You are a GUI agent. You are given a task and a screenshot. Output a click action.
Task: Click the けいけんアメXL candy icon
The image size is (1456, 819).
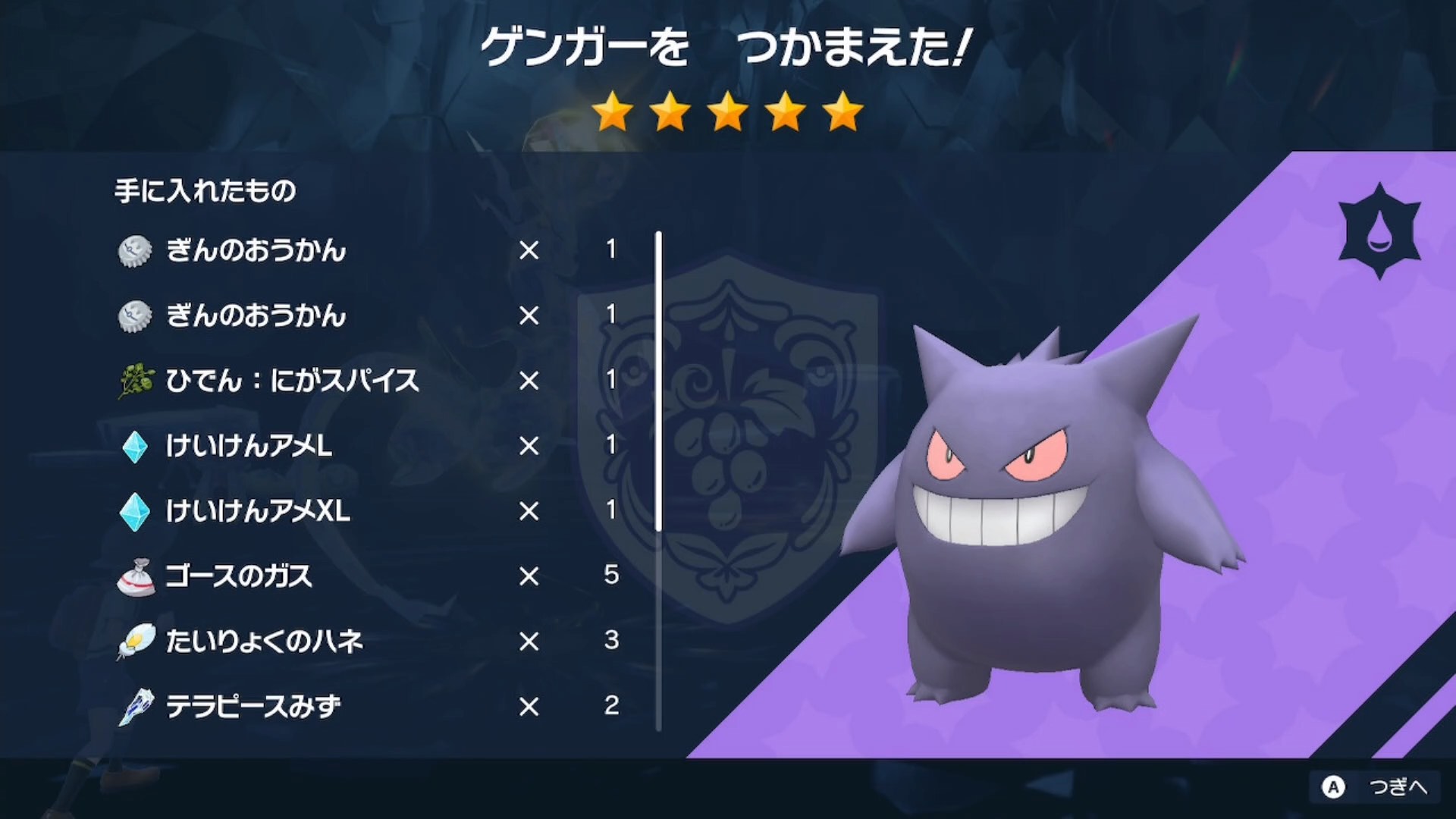coord(135,512)
